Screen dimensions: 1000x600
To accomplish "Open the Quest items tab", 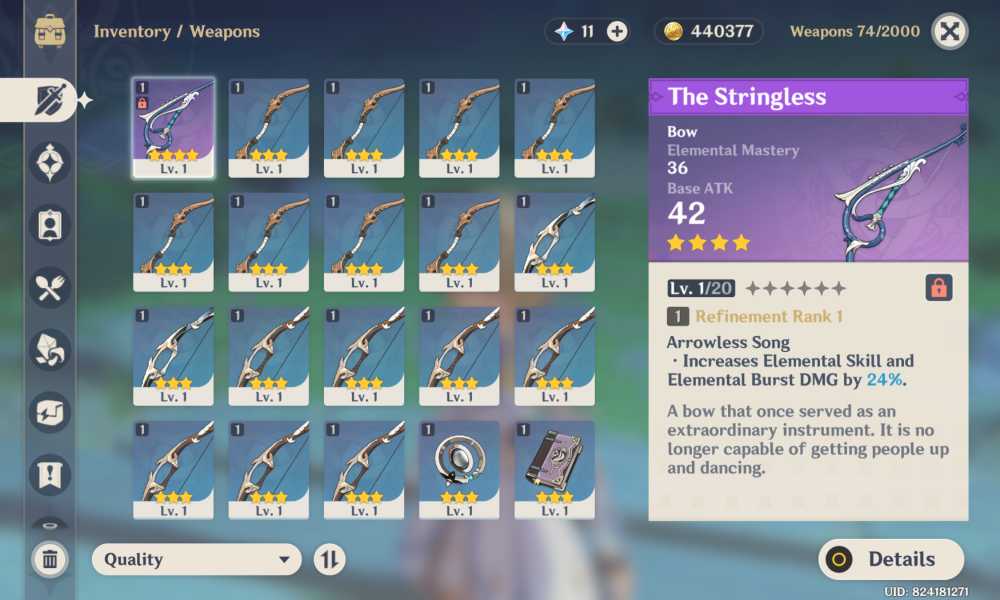I will pyautogui.click(x=50, y=474).
